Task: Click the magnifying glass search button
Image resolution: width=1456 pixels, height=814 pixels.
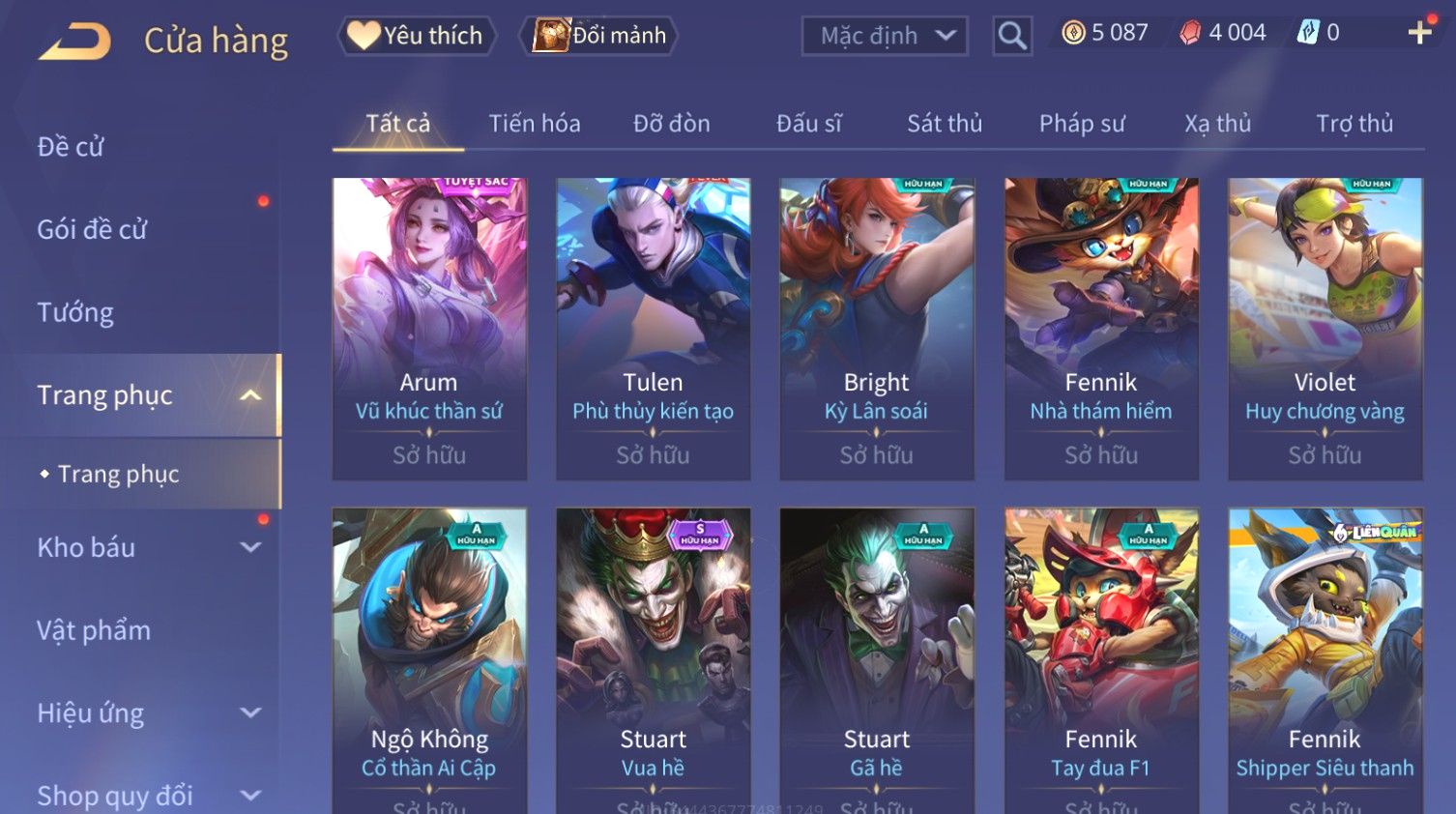Action: tap(1012, 37)
